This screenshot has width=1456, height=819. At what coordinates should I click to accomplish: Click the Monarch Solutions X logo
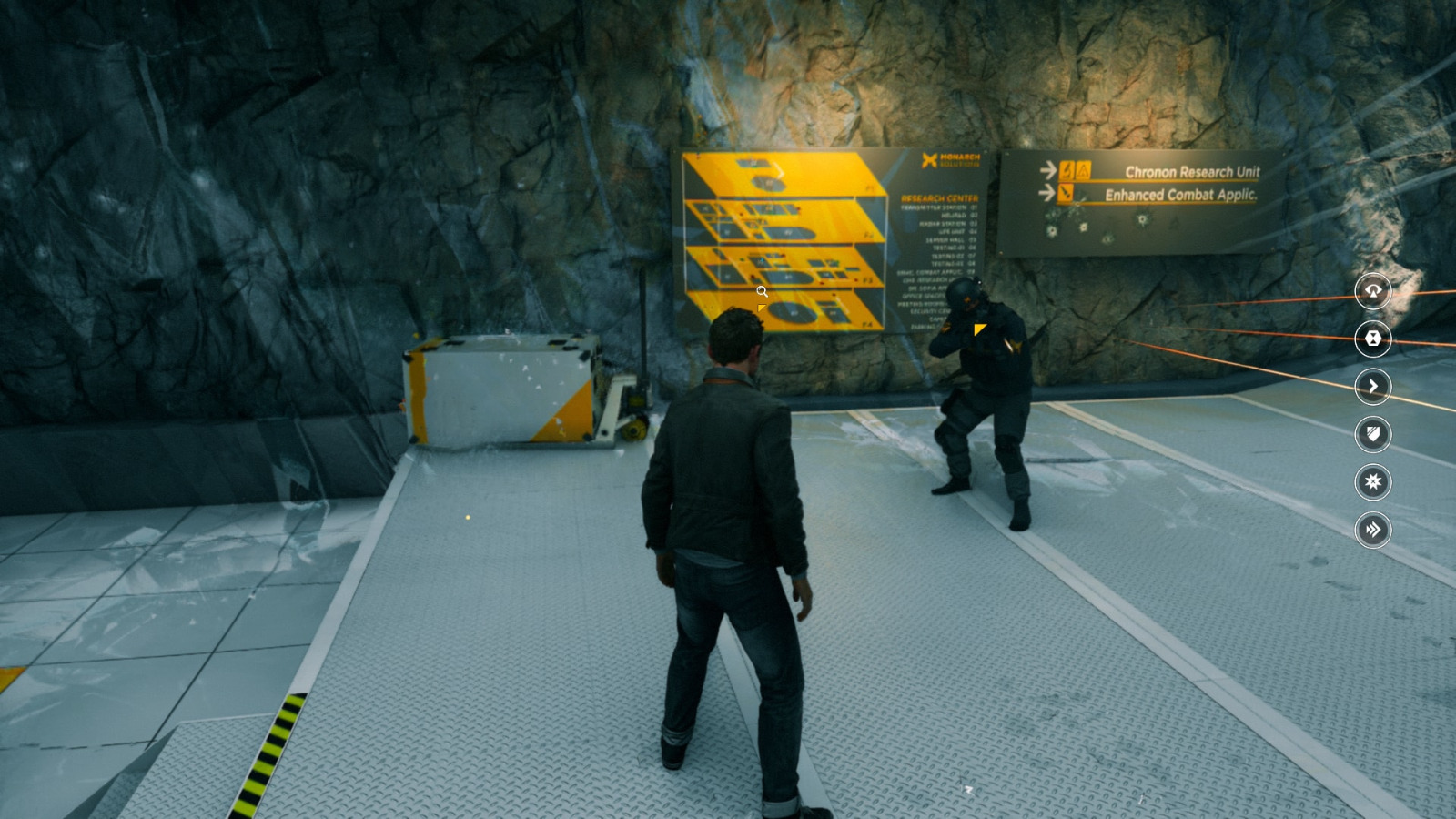click(928, 158)
